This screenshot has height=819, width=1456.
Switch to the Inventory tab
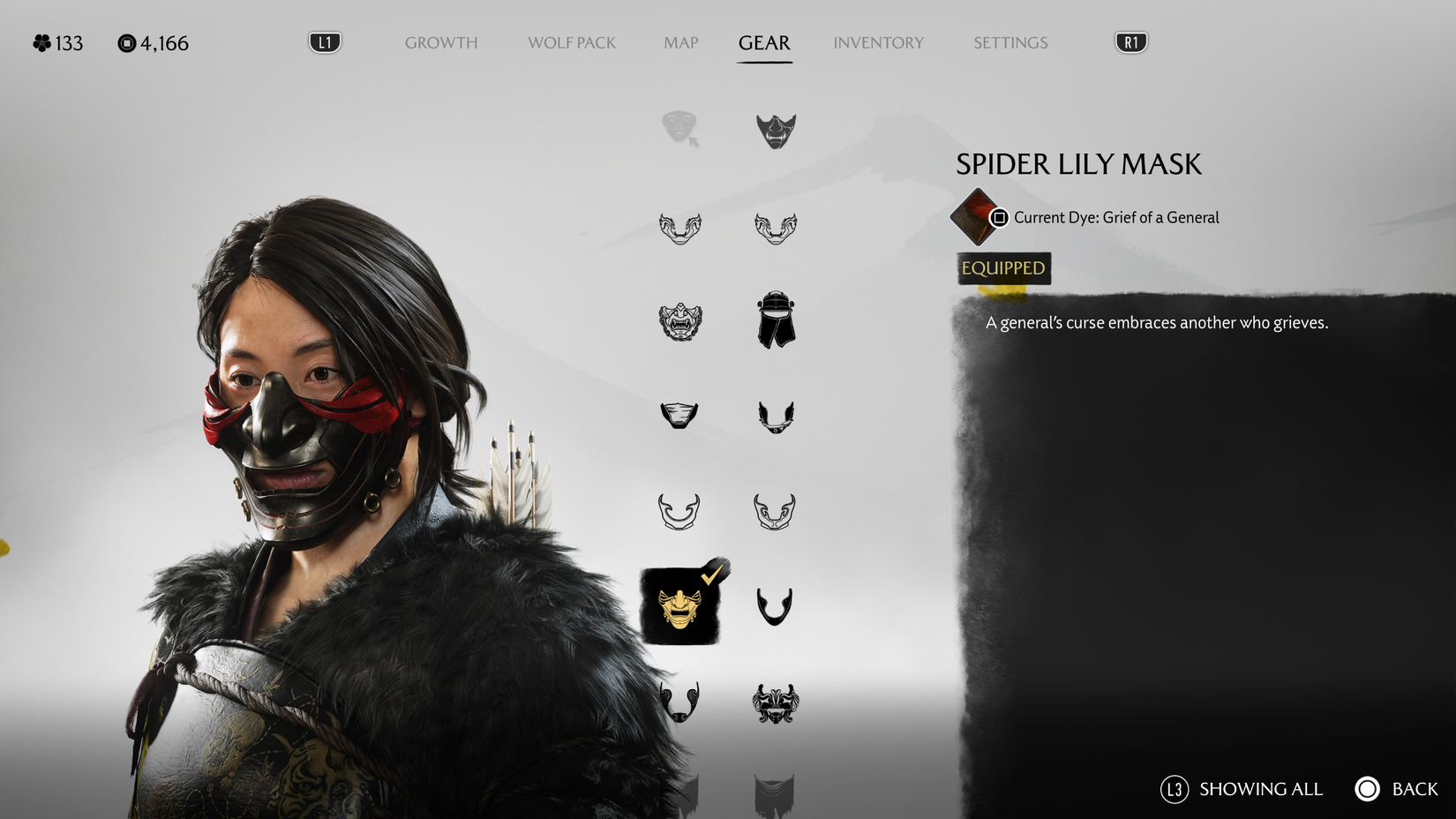(x=879, y=42)
